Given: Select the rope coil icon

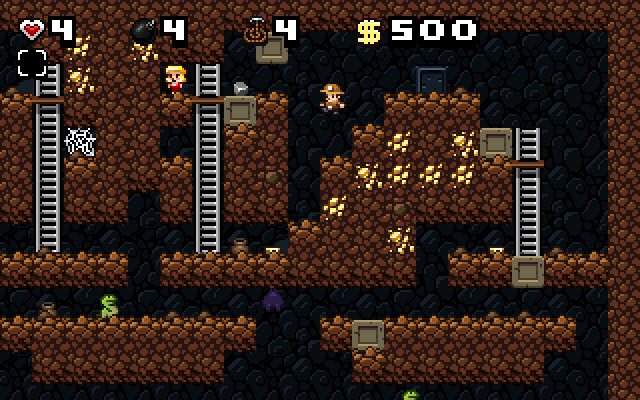Looking at the screenshot, I should pyautogui.click(x=254, y=31).
